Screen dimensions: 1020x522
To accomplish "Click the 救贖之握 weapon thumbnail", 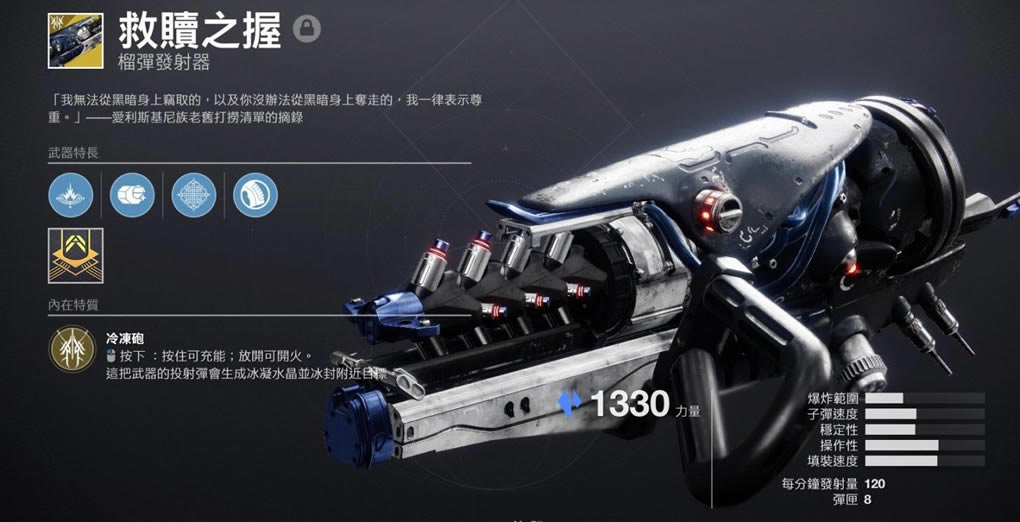I will pos(75,40).
